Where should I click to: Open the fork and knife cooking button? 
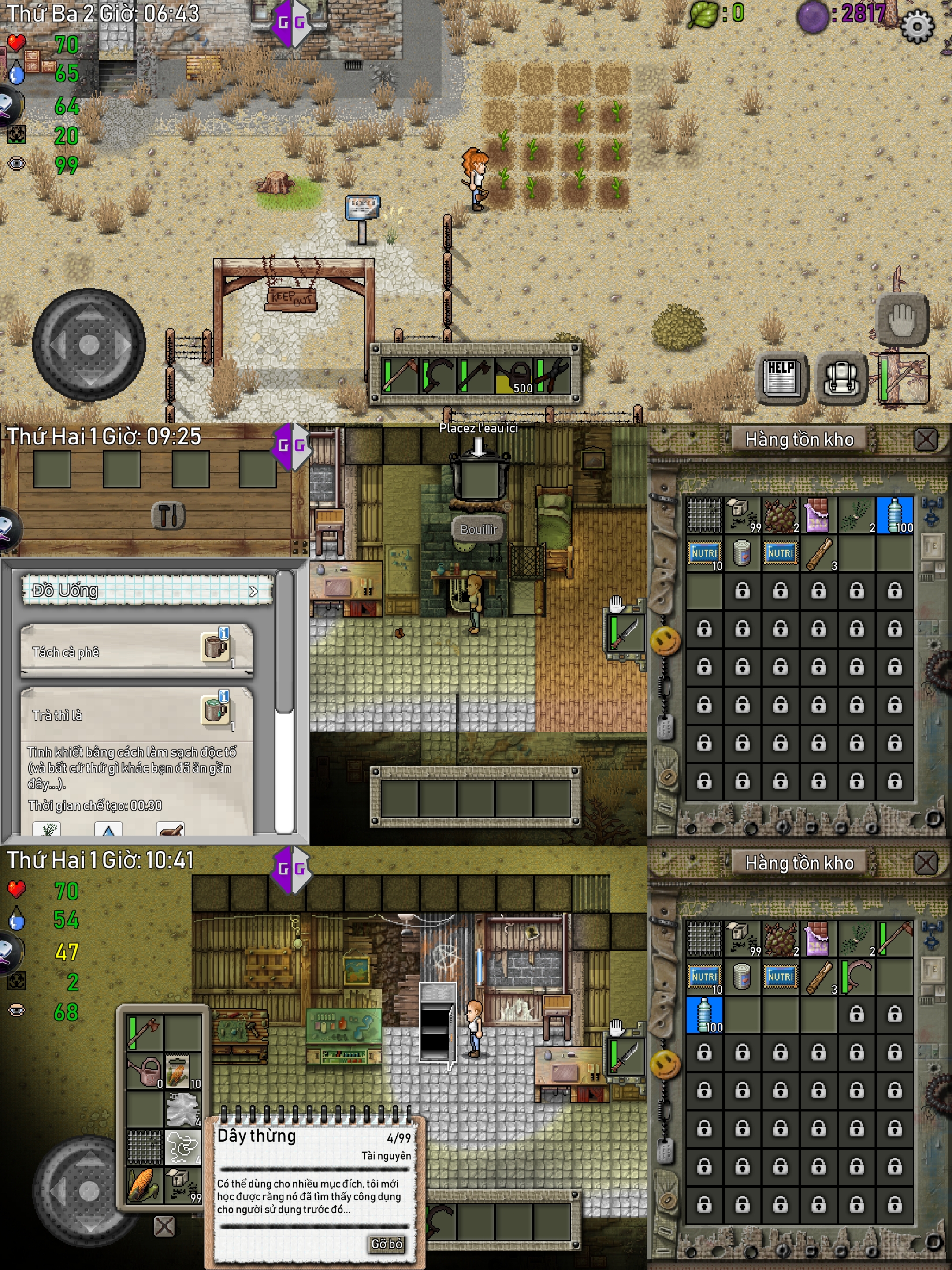pyautogui.click(x=168, y=515)
